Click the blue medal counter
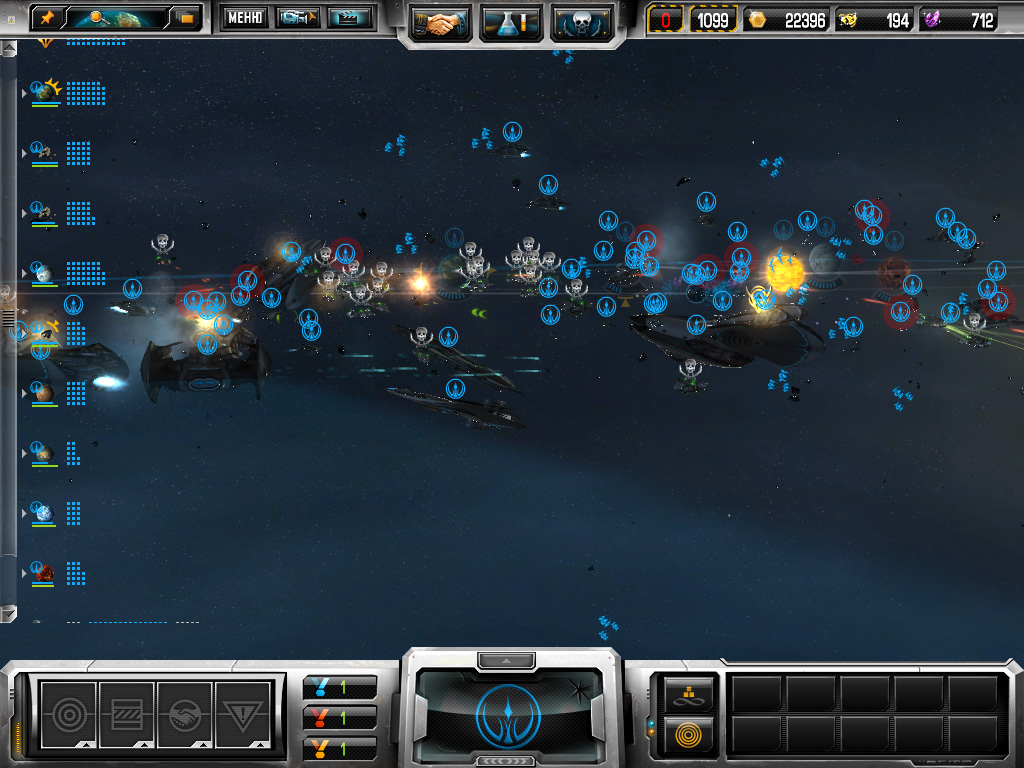1024x768 pixels. [x=339, y=688]
